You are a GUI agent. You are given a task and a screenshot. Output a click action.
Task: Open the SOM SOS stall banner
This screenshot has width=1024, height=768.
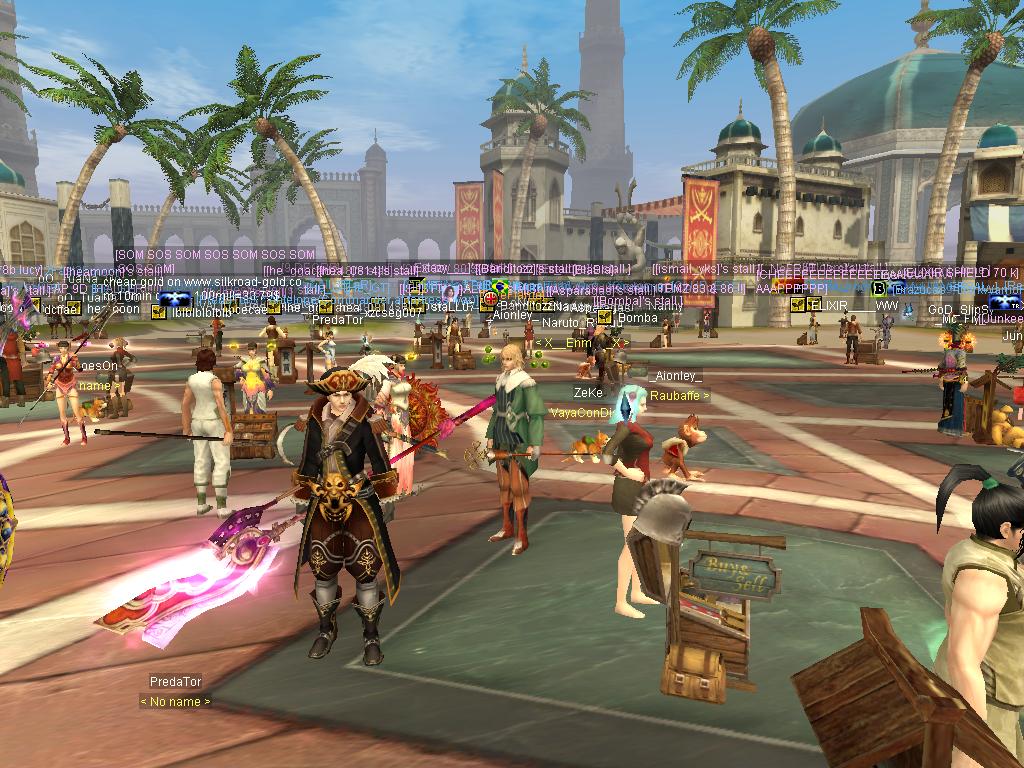pyautogui.click(x=216, y=255)
